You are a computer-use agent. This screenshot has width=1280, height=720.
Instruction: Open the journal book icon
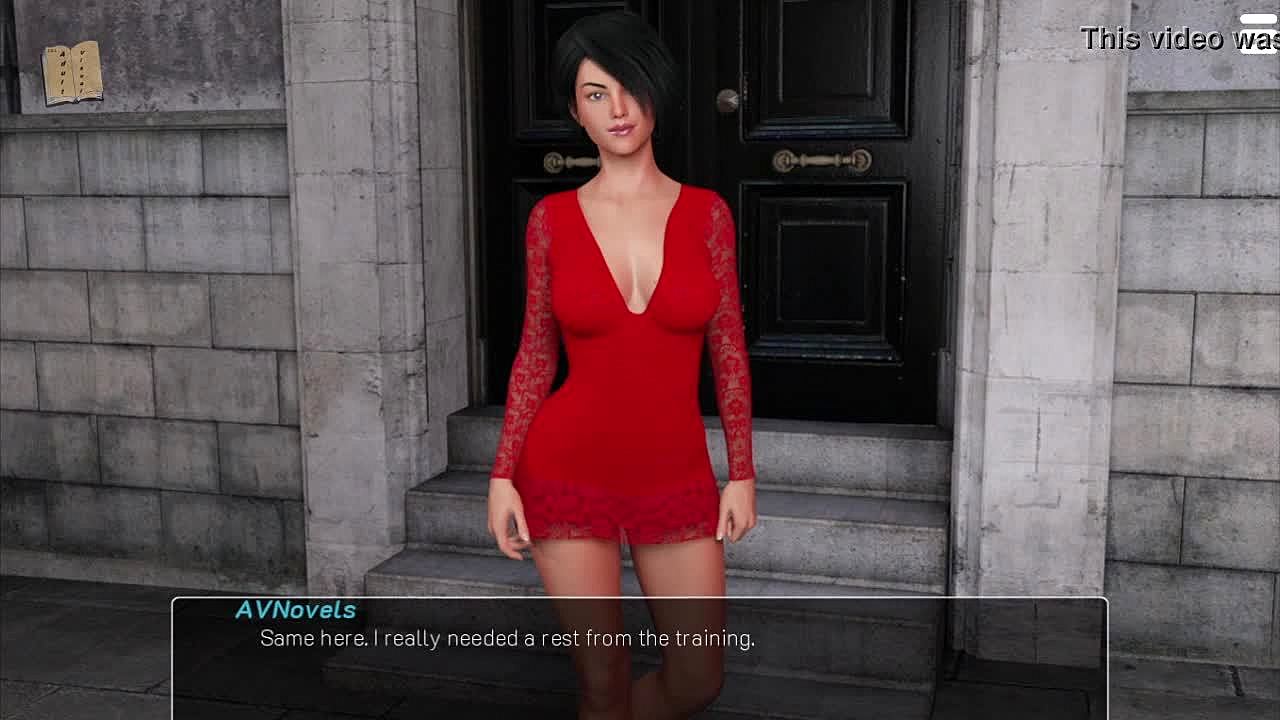[x=72, y=72]
